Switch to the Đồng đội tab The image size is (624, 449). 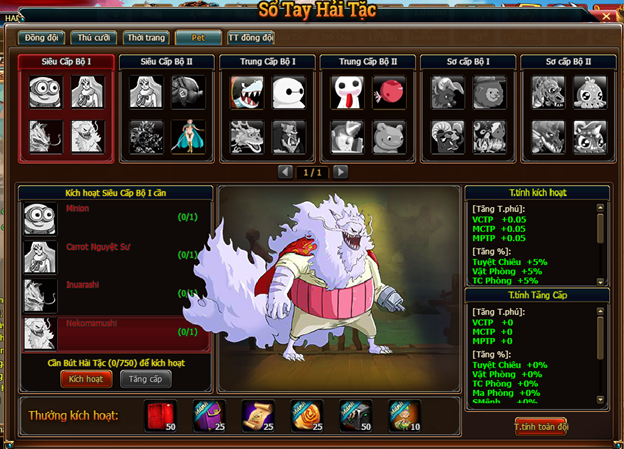[42, 38]
